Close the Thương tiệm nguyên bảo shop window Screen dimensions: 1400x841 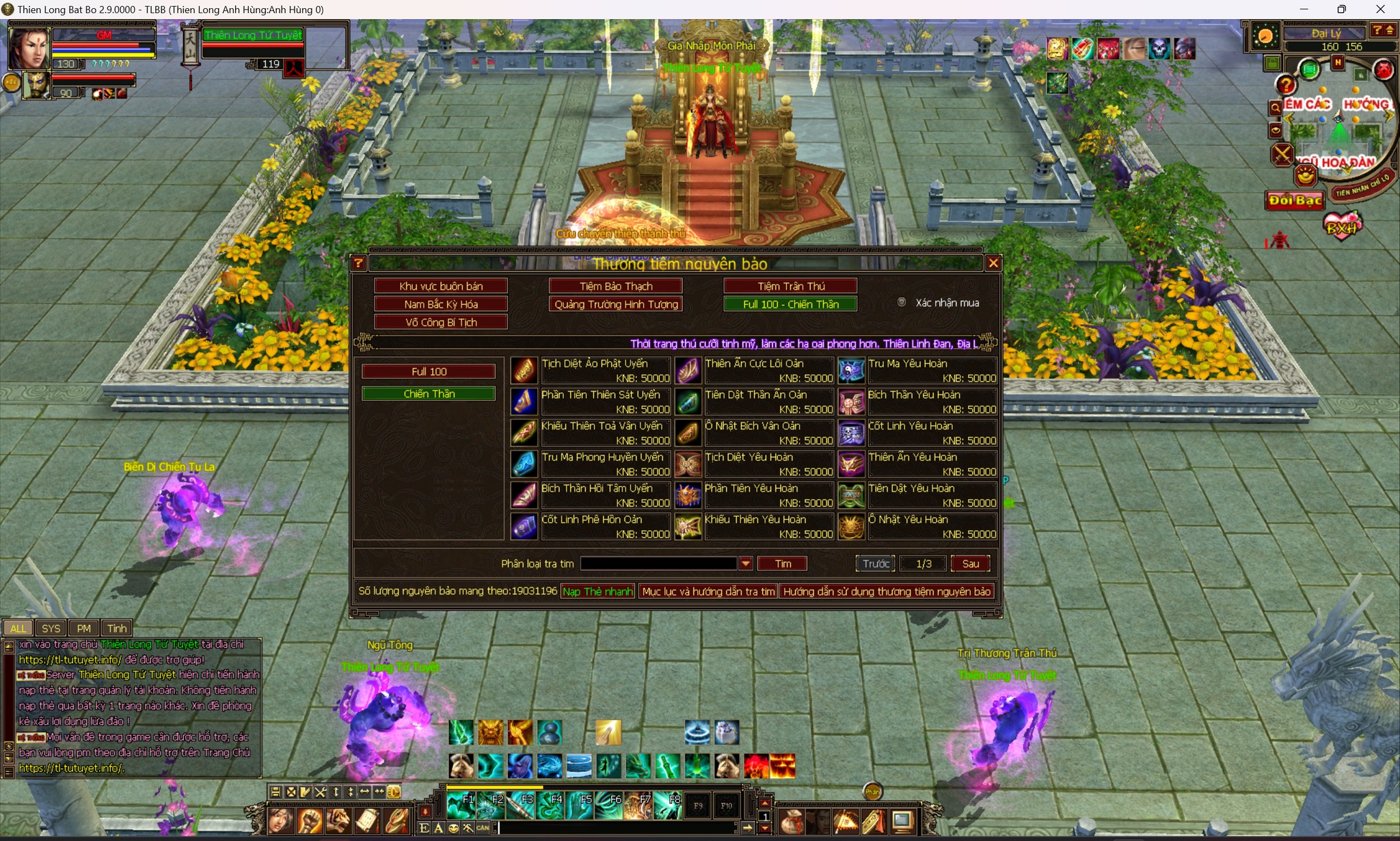pyautogui.click(x=993, y=263)
